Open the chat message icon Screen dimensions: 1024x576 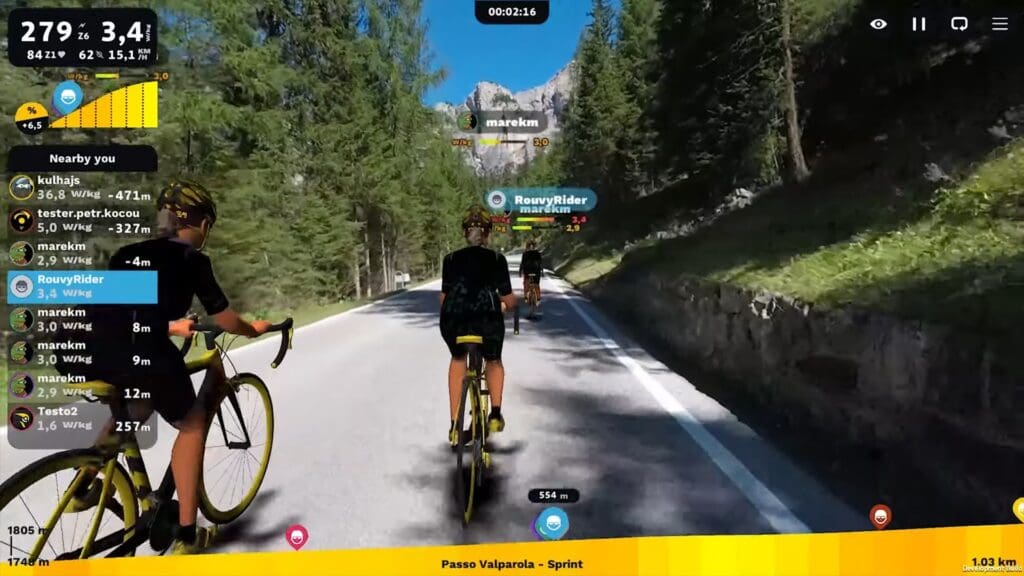959,24
